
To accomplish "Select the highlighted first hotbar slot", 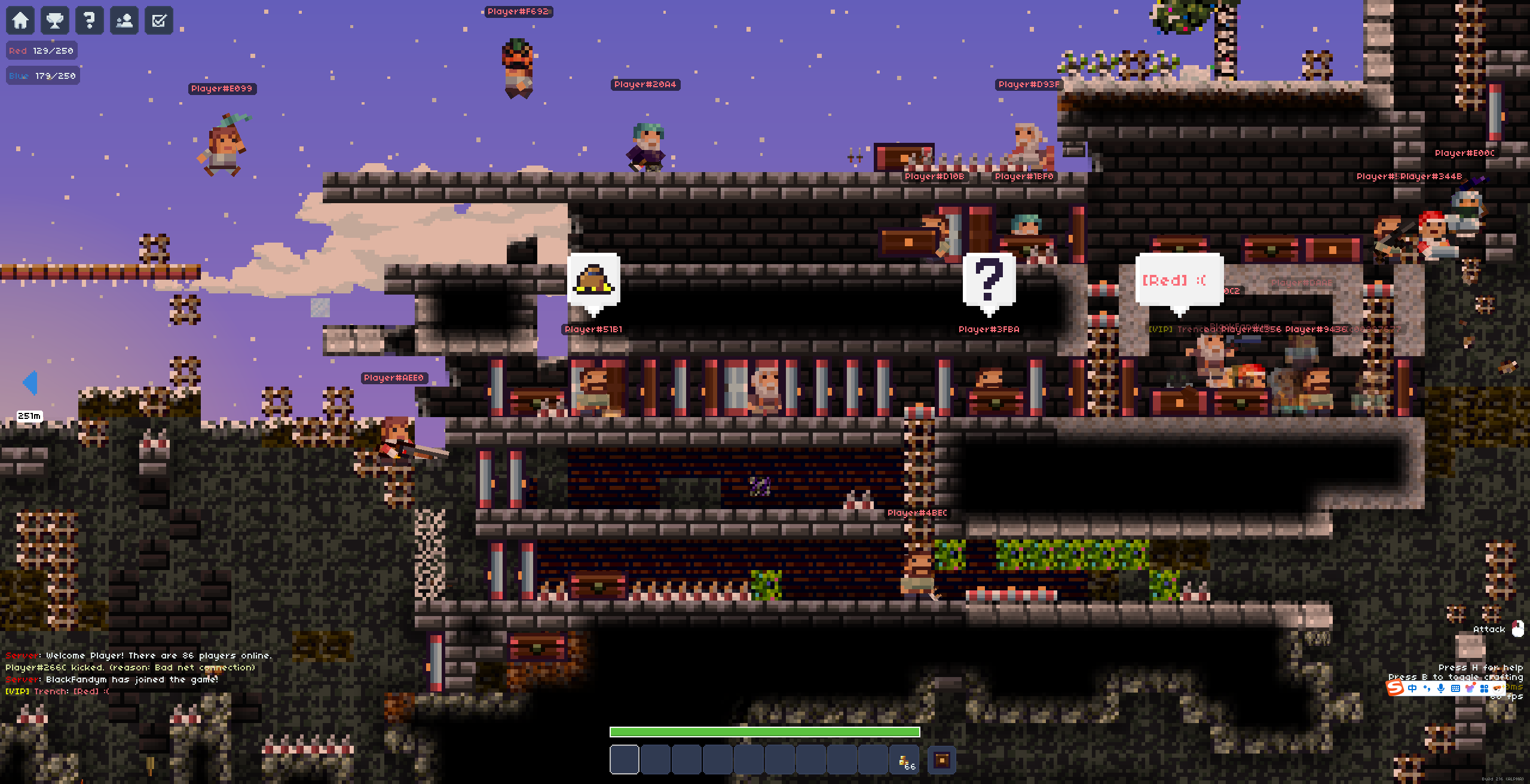I will point(625,760).
